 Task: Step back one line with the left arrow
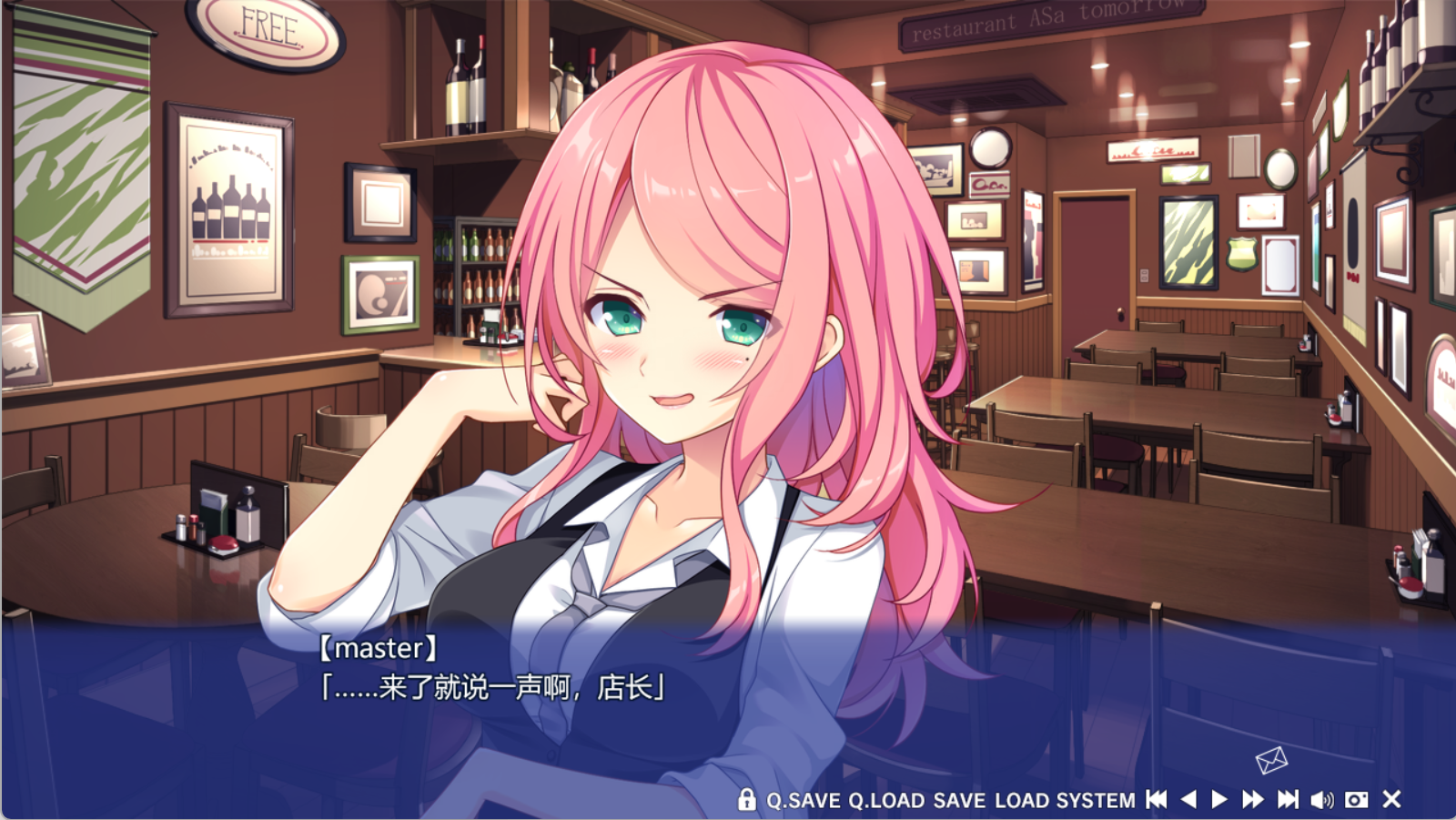(x=1188, y=801)
